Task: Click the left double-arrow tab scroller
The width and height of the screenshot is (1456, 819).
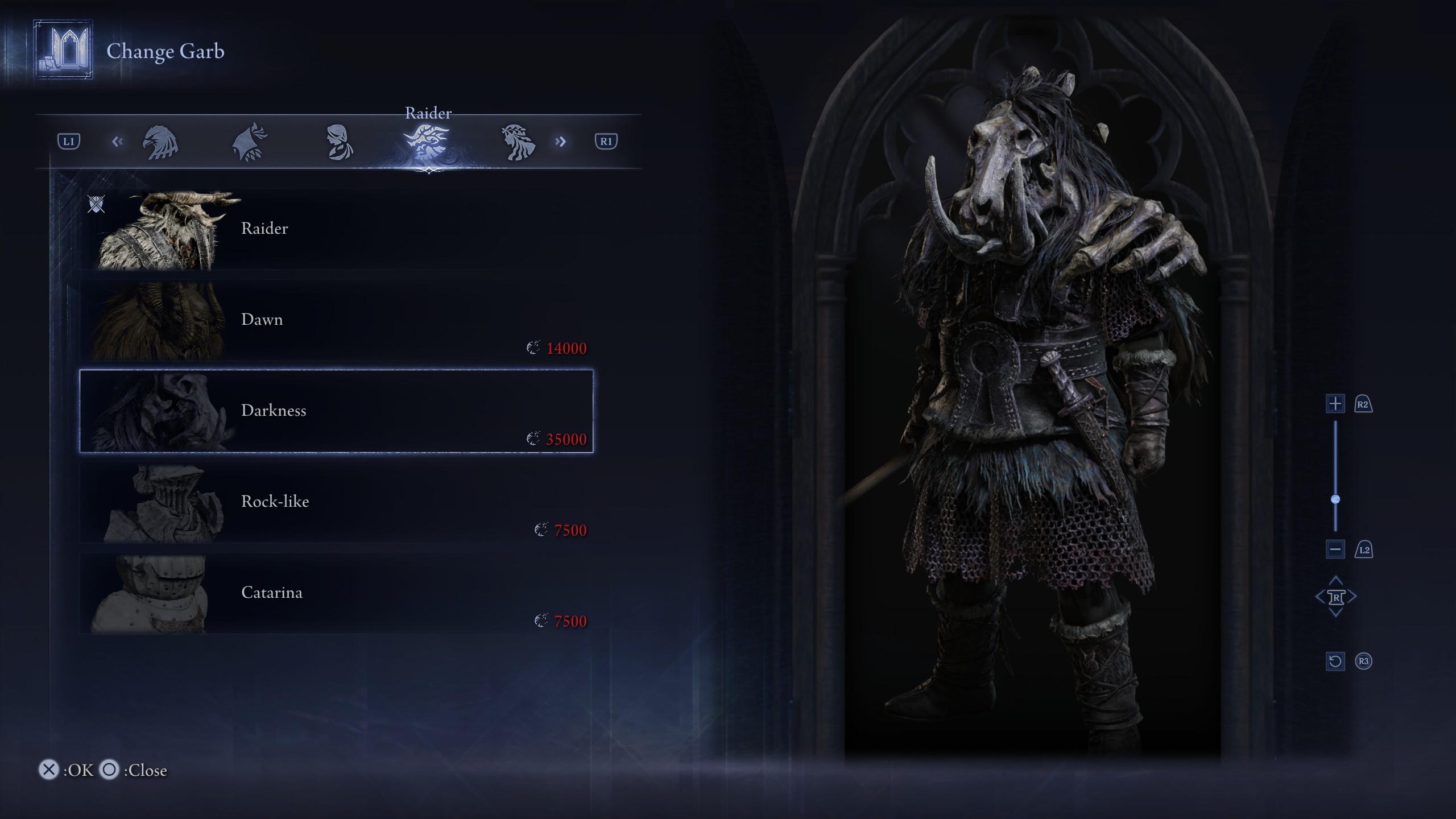Action: pos(117,142)
